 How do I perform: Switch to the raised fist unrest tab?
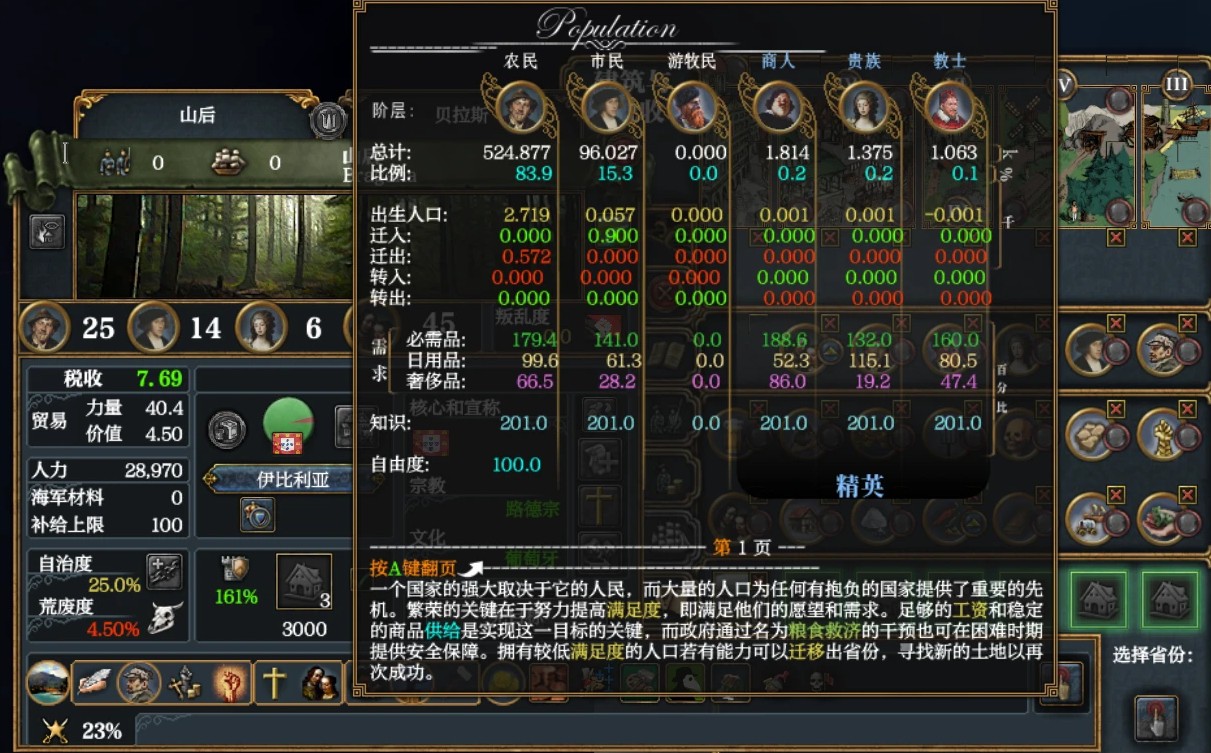230,682
